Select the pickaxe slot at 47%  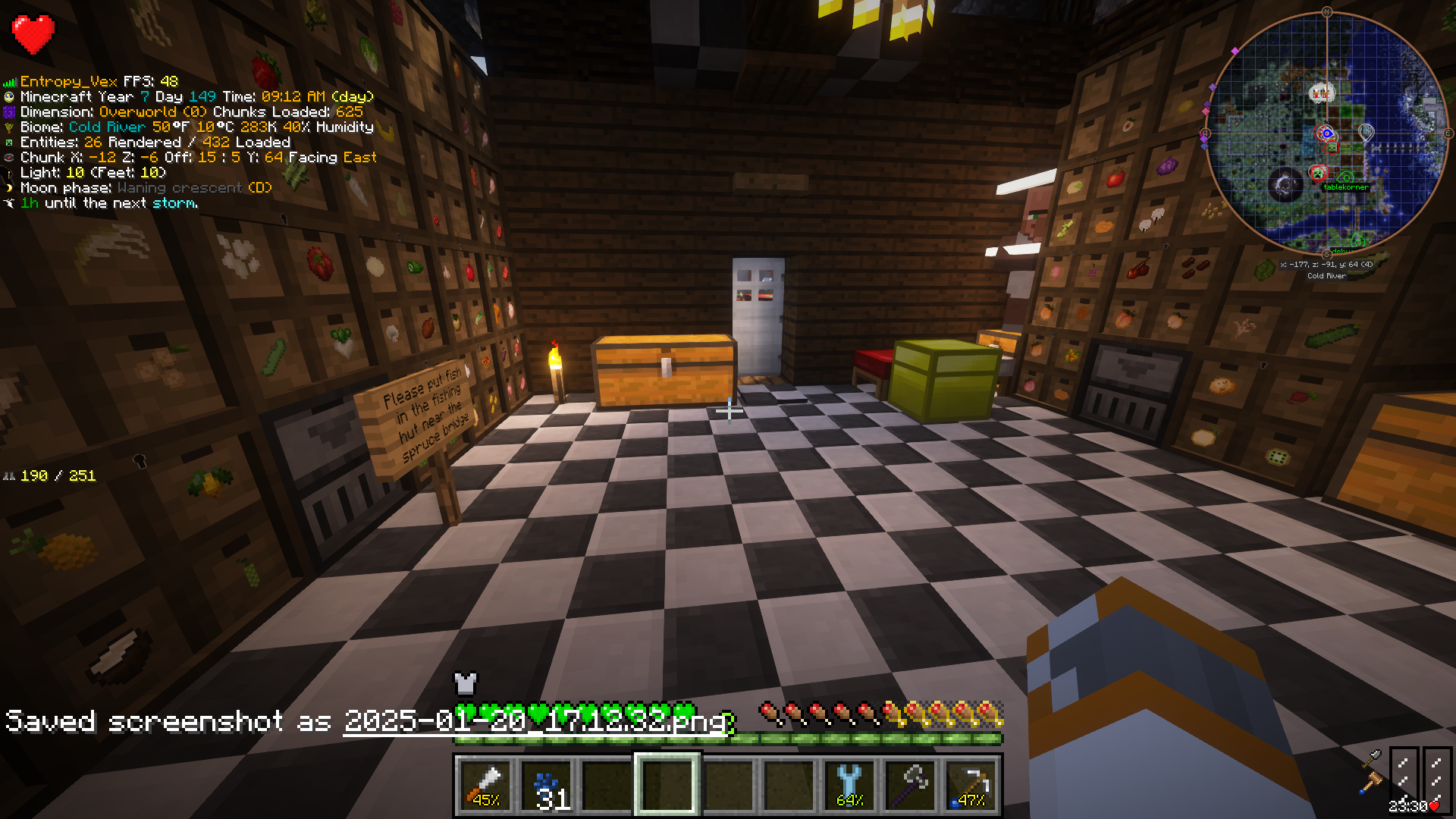971,784
